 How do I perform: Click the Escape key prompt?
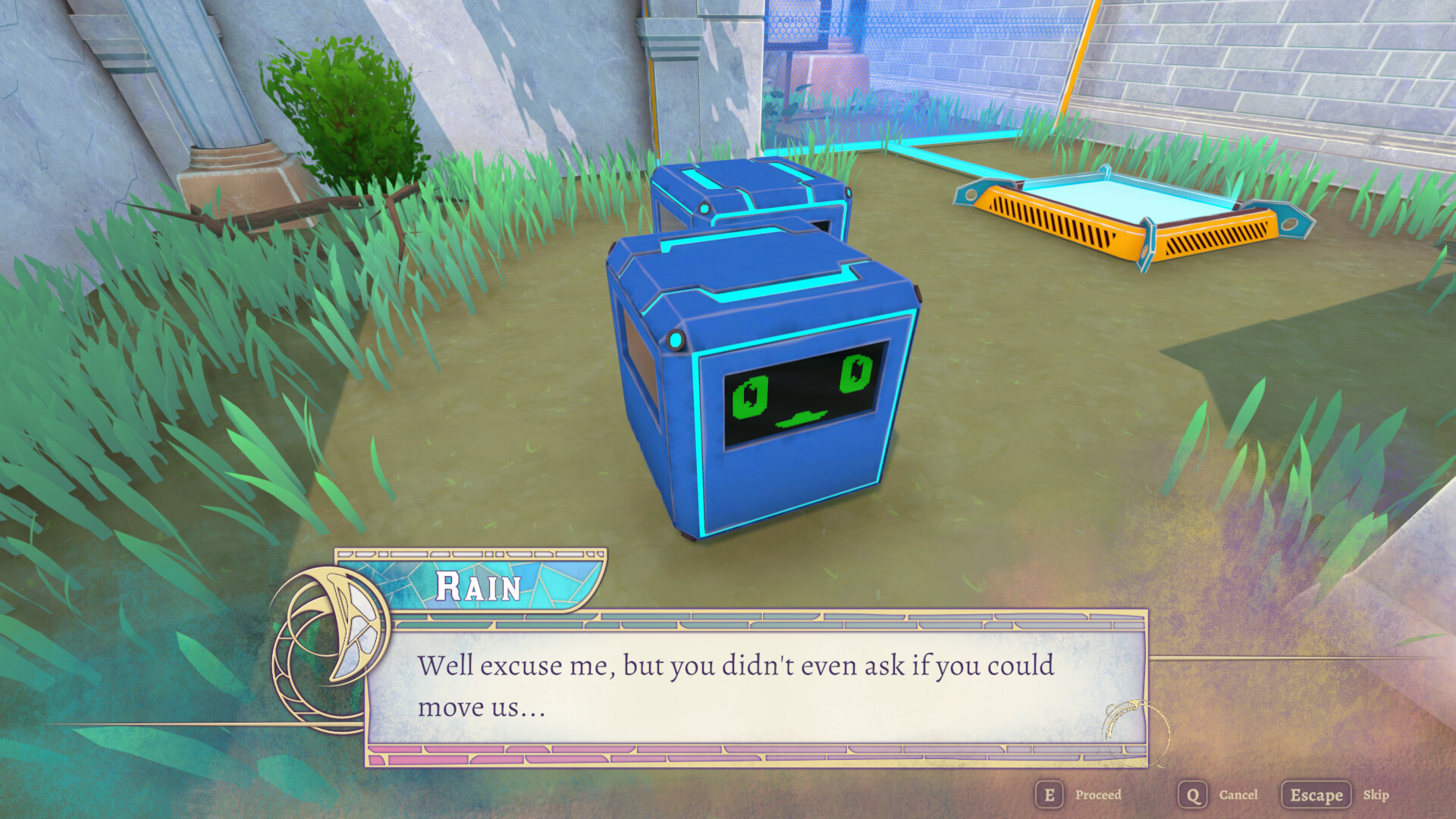[1317, 795]
